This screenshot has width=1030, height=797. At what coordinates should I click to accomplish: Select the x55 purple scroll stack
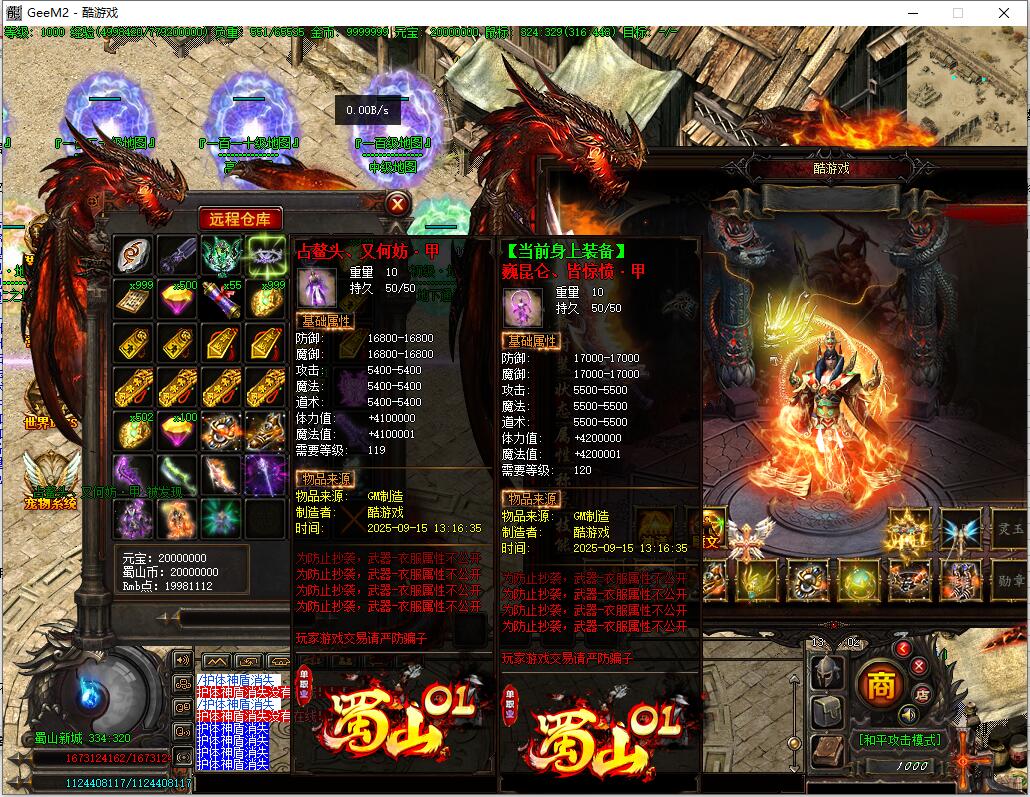point(222,299)
